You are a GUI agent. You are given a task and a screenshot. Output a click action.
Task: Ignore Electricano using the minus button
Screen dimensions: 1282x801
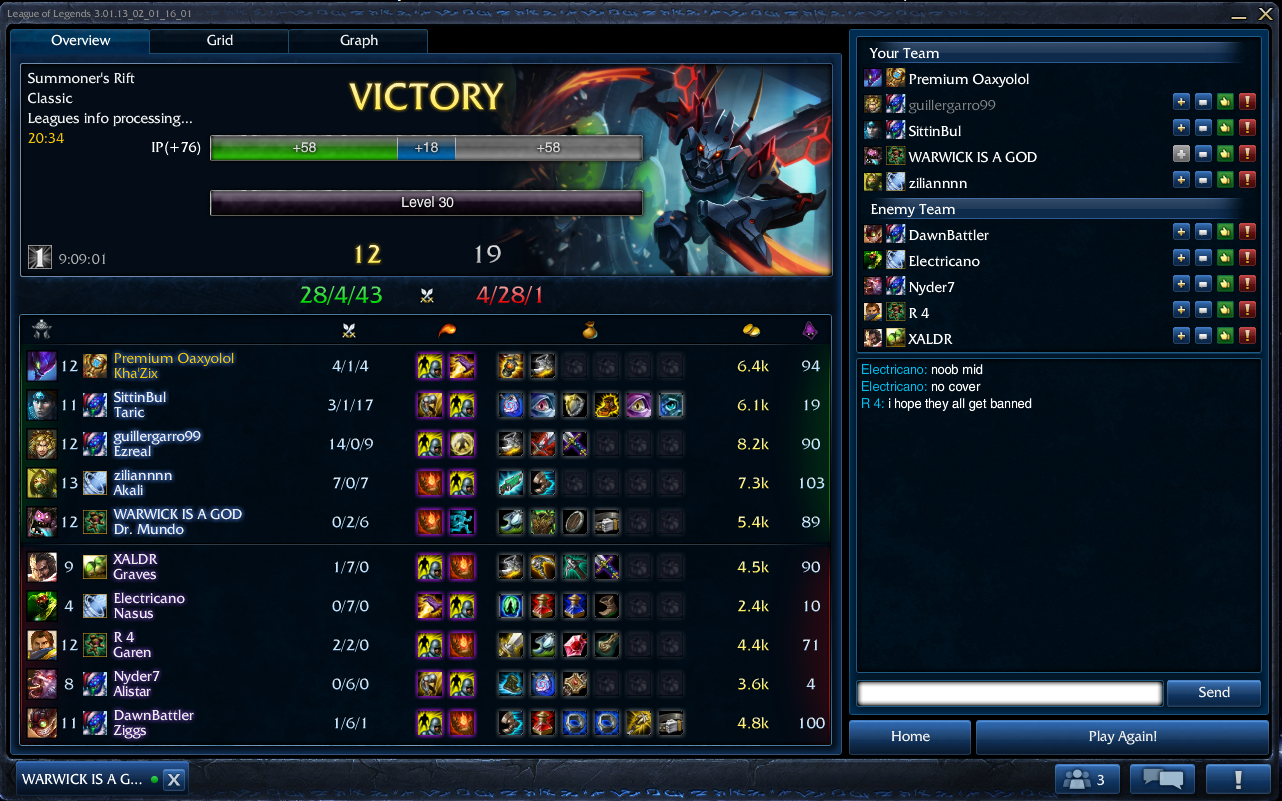pyautogui.click(x=1203, y=259)
